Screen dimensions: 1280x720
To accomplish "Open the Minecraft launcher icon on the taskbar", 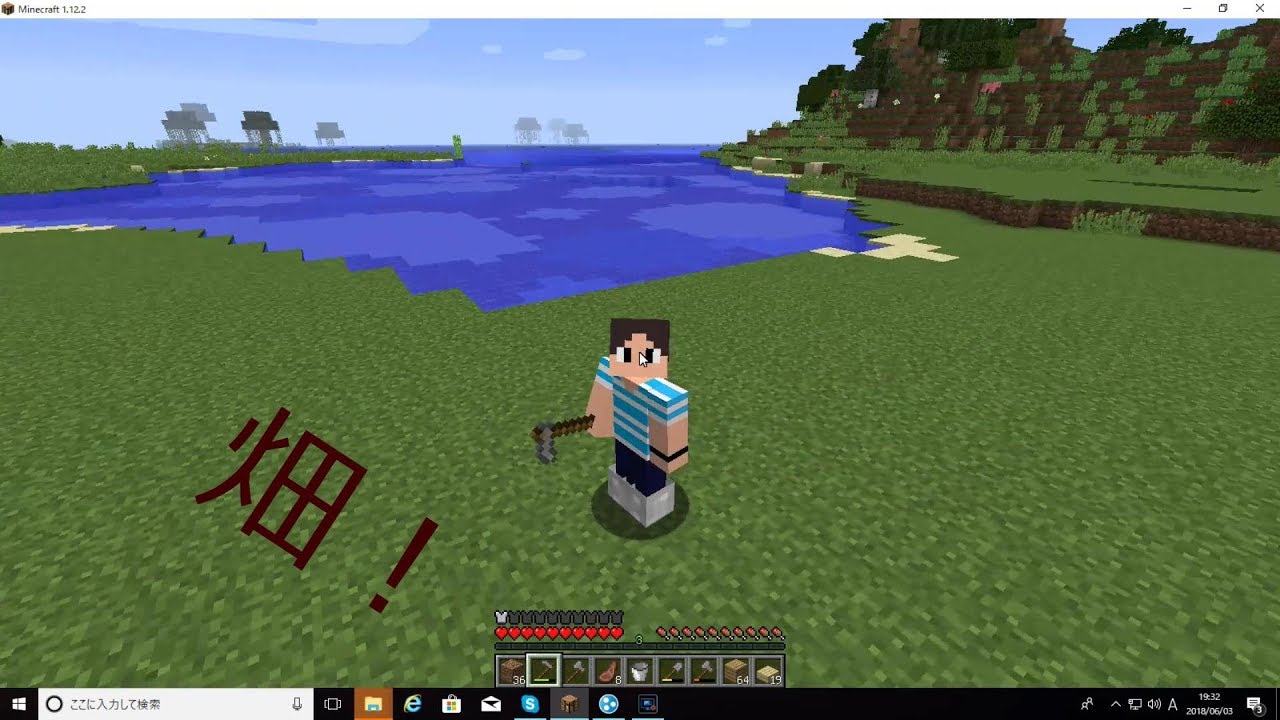I will pyautogui.click(x=570, y=706).
